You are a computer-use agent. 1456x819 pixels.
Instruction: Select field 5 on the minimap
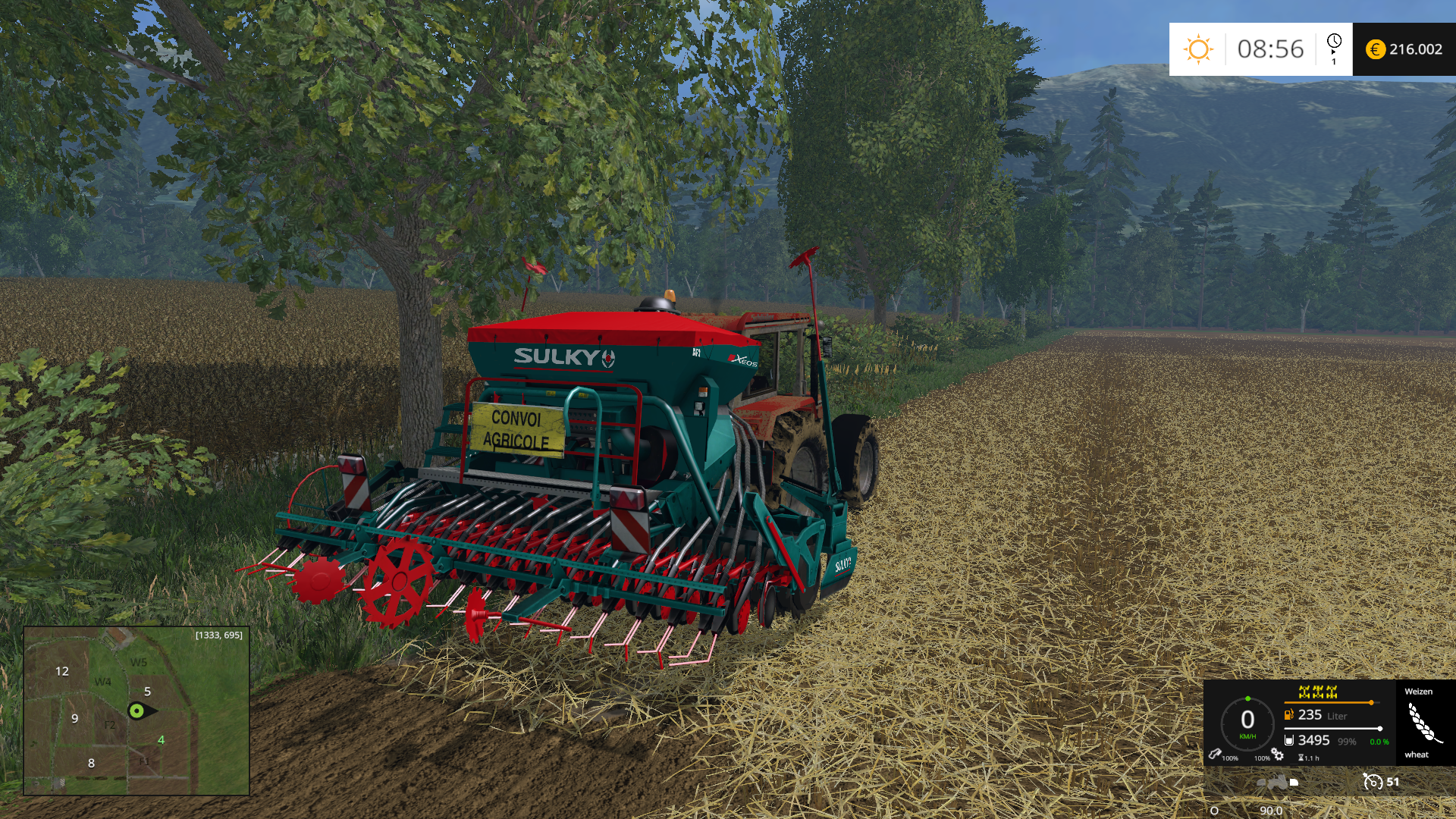tap(147, 691)
